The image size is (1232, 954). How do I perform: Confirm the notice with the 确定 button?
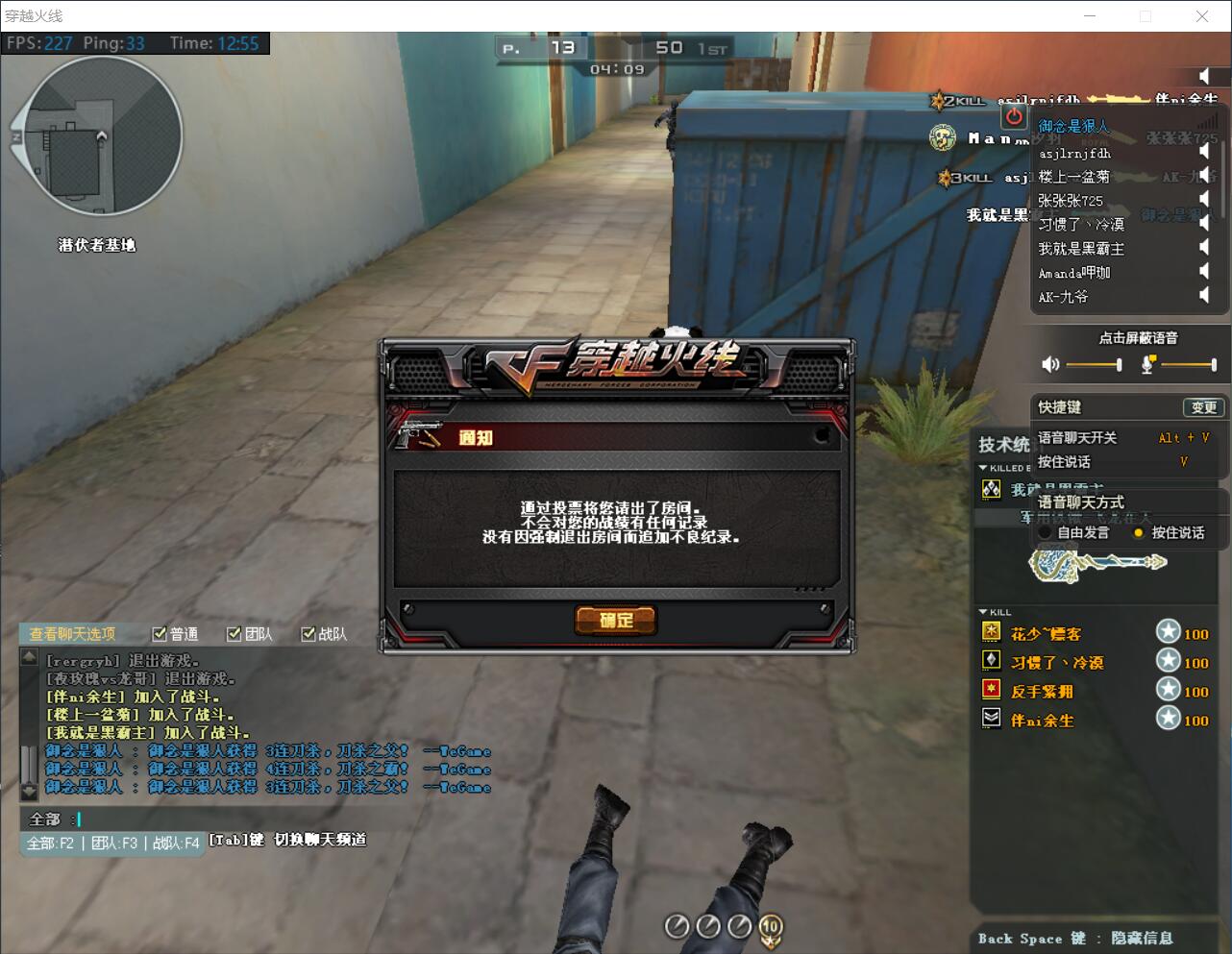click(x=616, y=621)
